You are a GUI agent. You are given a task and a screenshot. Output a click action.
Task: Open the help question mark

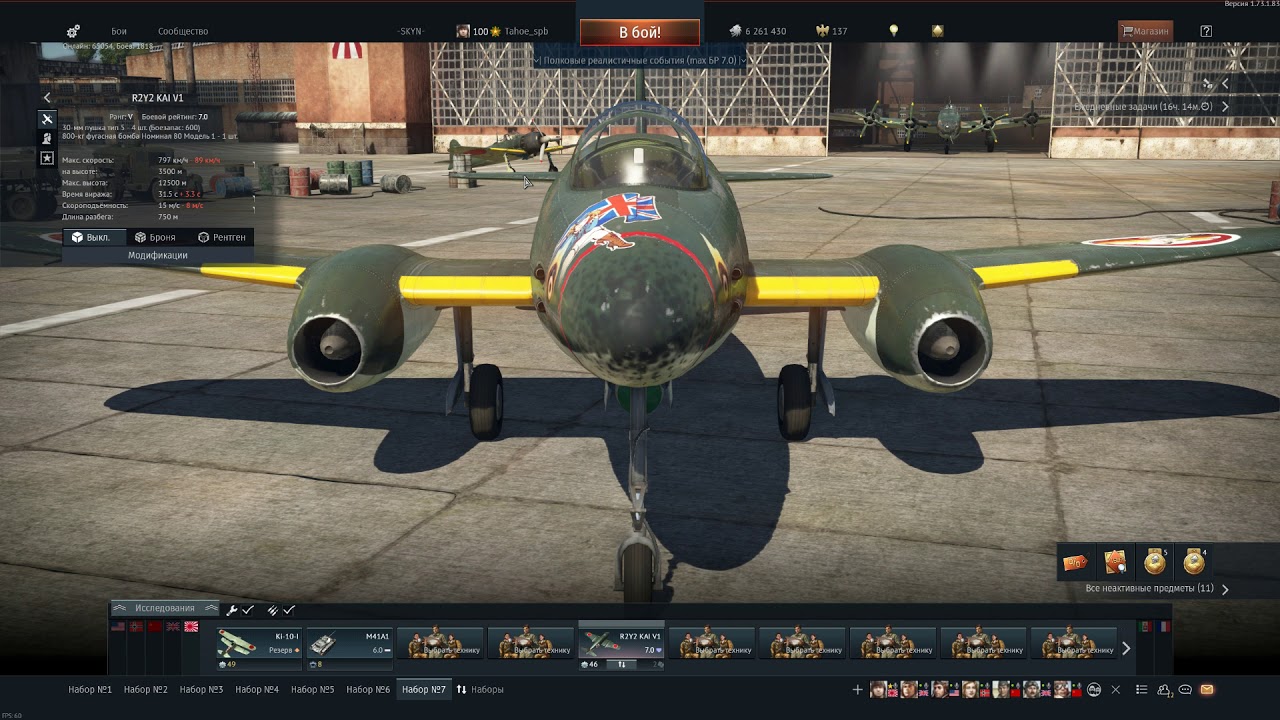pos(1206,31)
